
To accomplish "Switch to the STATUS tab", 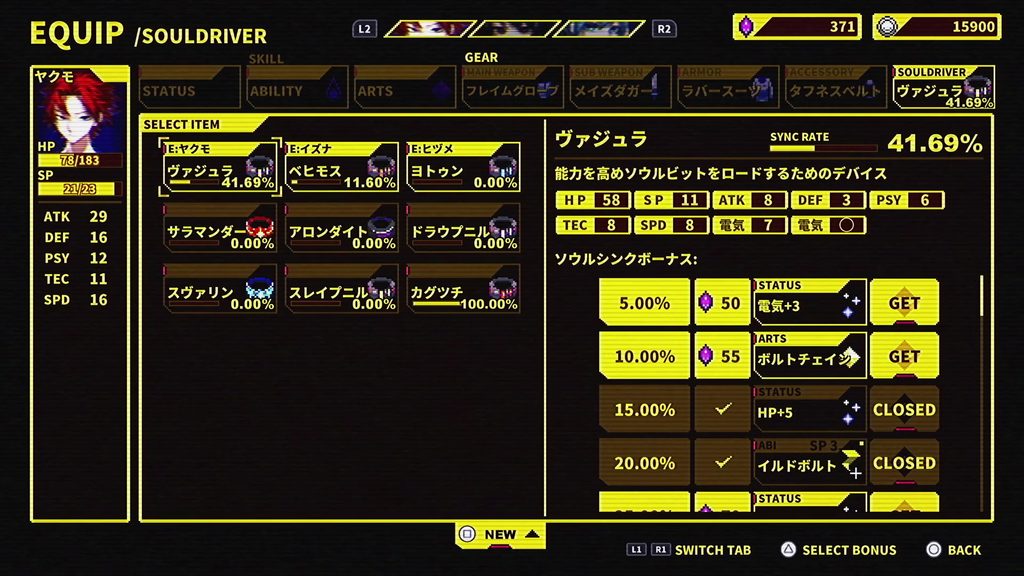I will click(189, 90).
